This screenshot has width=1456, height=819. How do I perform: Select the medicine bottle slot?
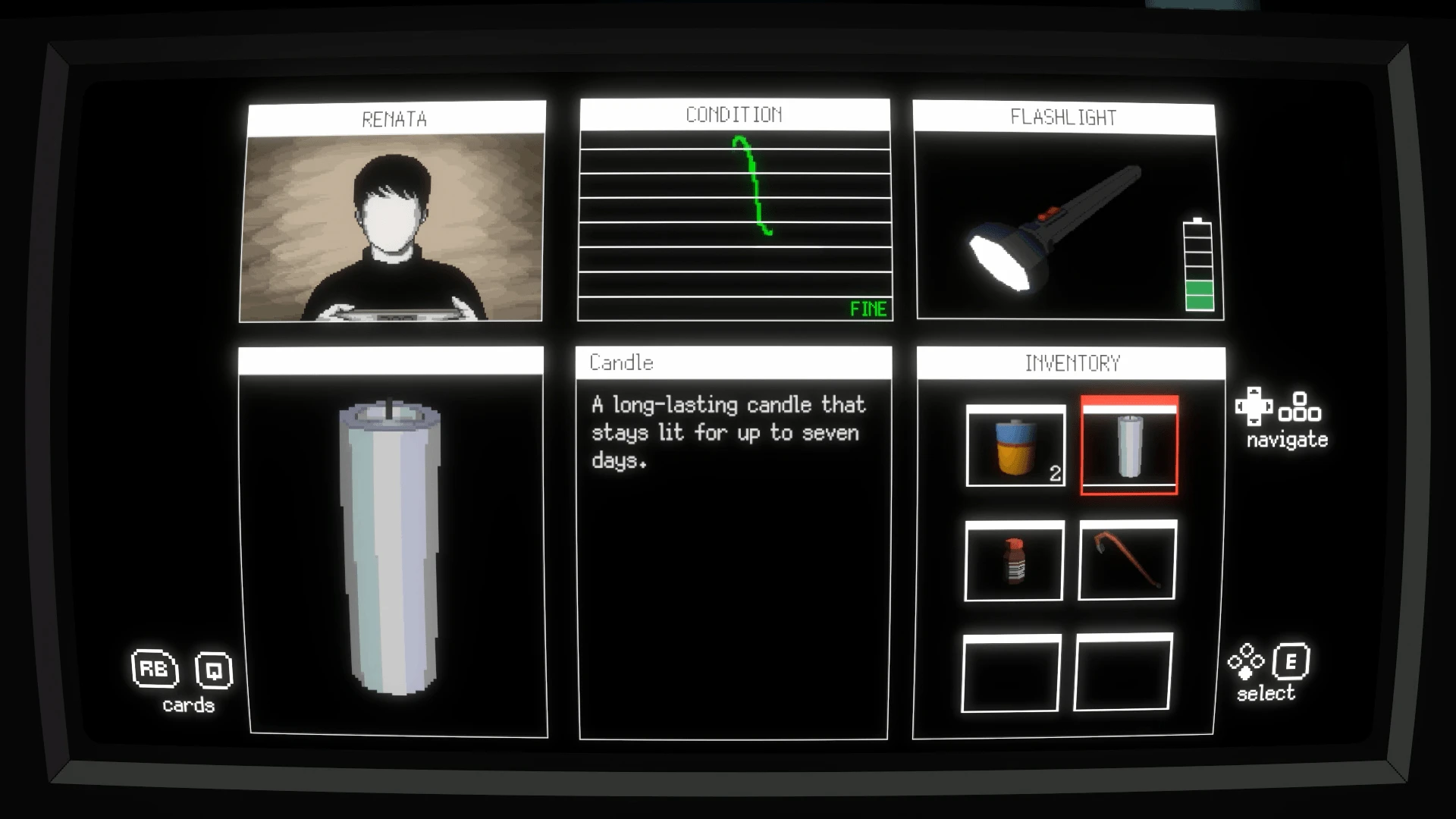coord(1014,560)
